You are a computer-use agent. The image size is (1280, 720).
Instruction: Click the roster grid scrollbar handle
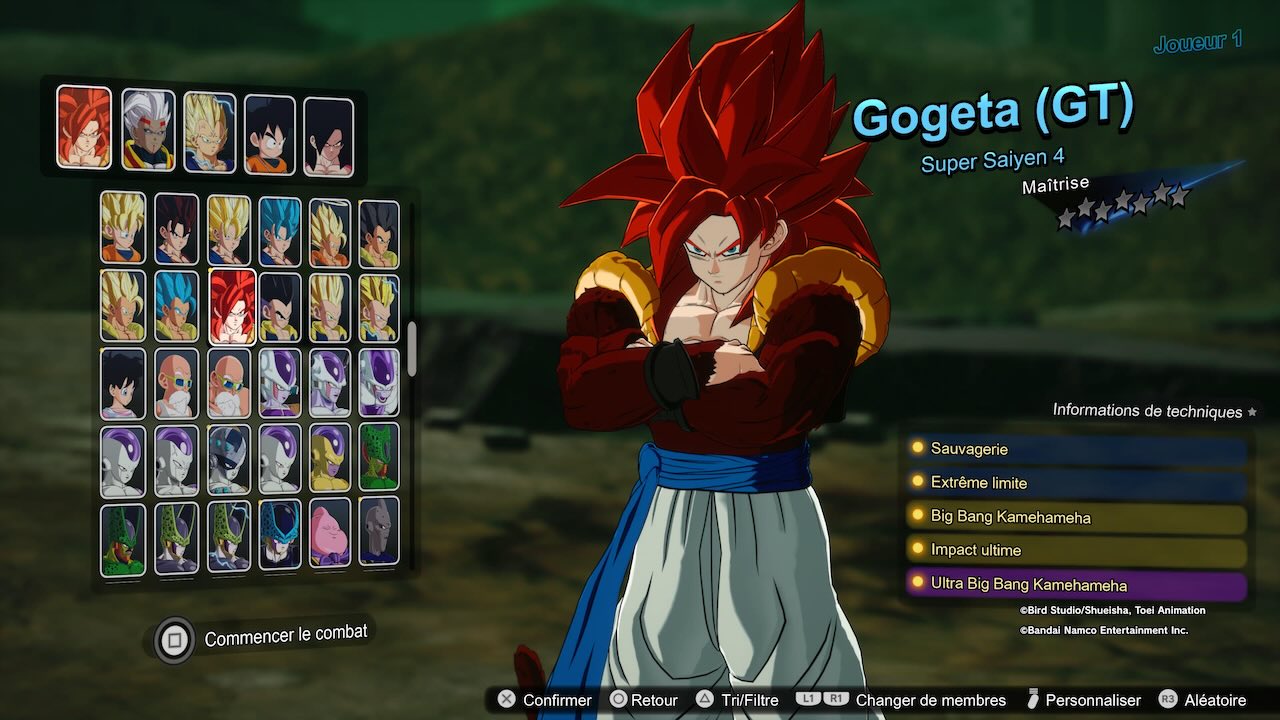(411, 348)
